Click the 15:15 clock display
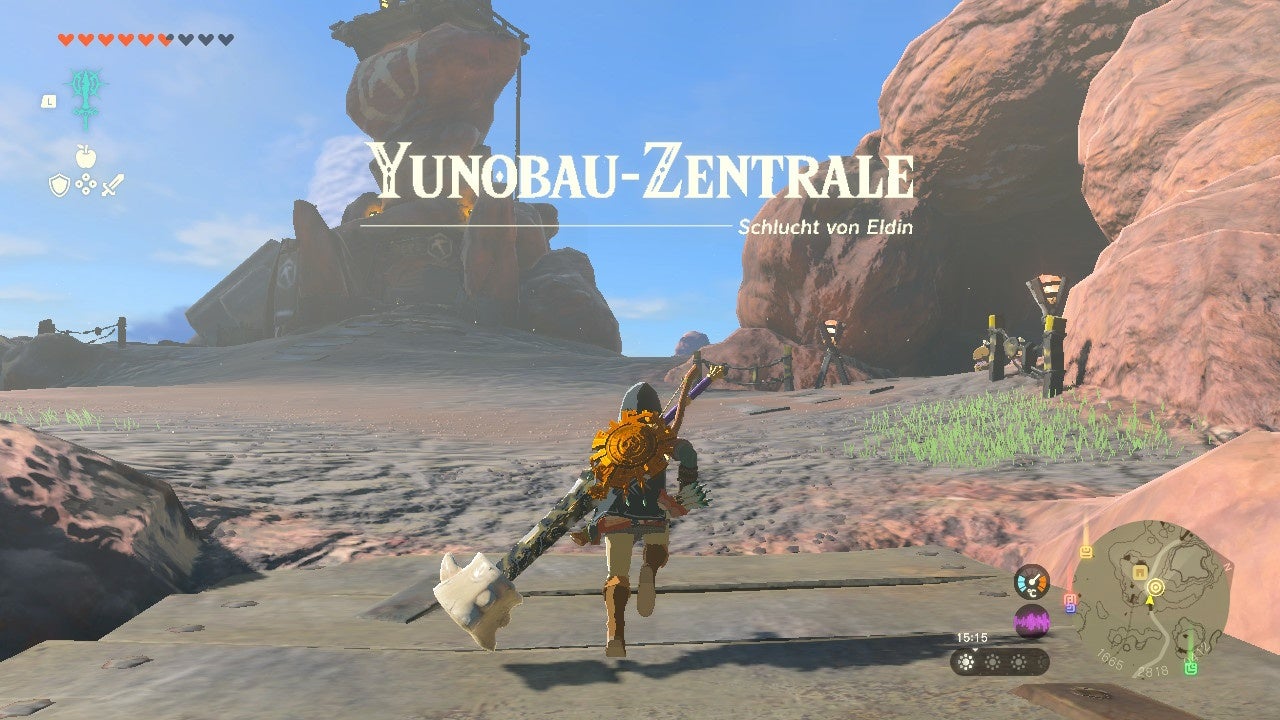The height and width of the screenshot is (720, 1280). 971,639
